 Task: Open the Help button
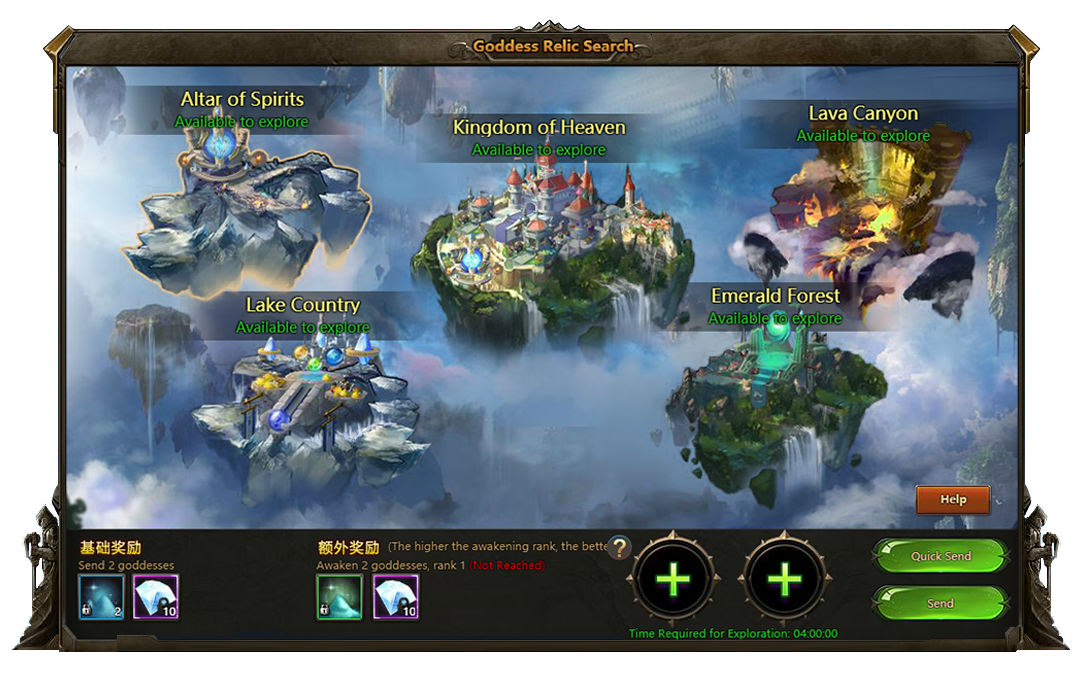pos(953,499)
